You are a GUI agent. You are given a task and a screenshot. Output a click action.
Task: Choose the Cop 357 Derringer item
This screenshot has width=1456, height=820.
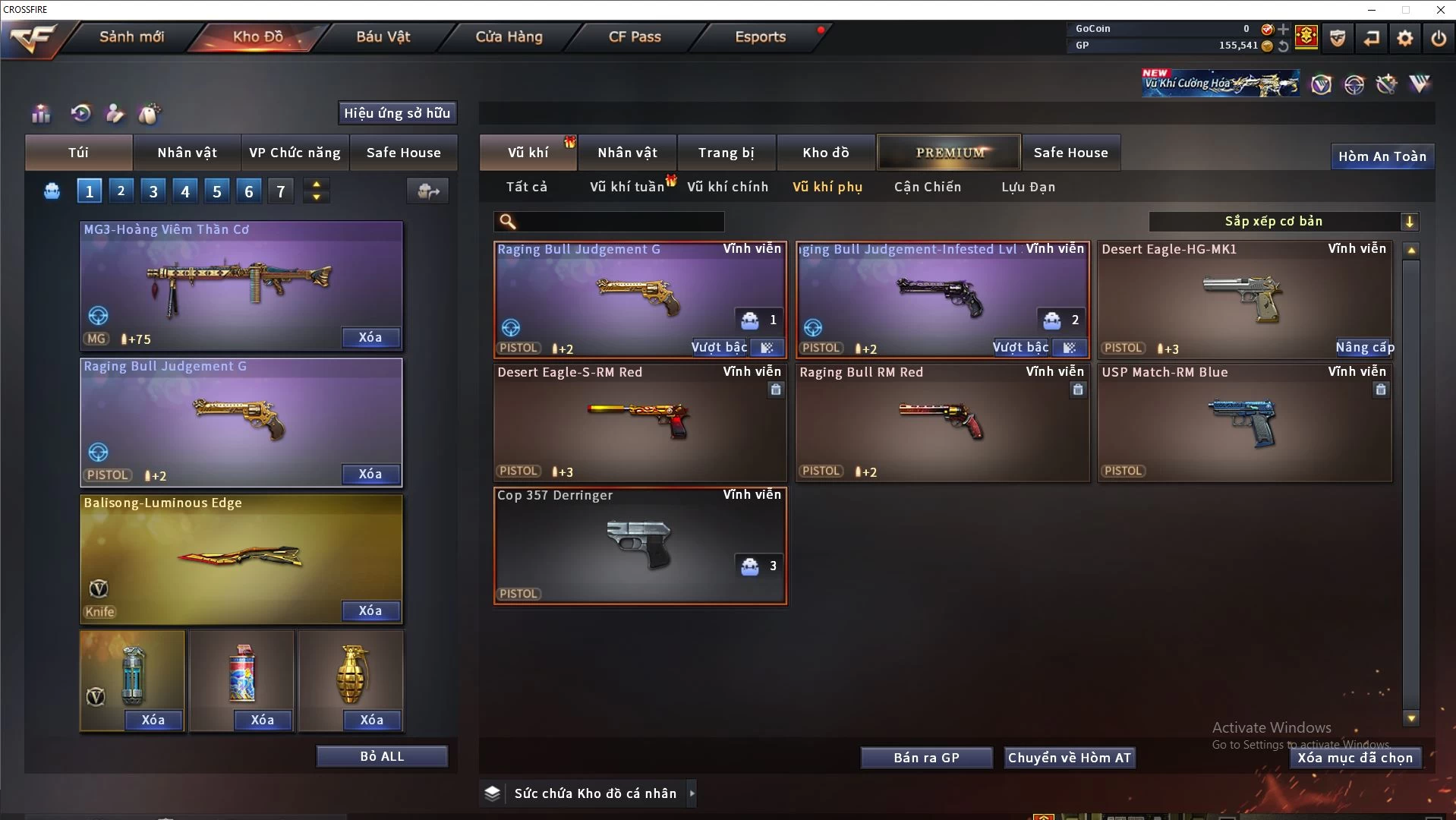(640, 545)
